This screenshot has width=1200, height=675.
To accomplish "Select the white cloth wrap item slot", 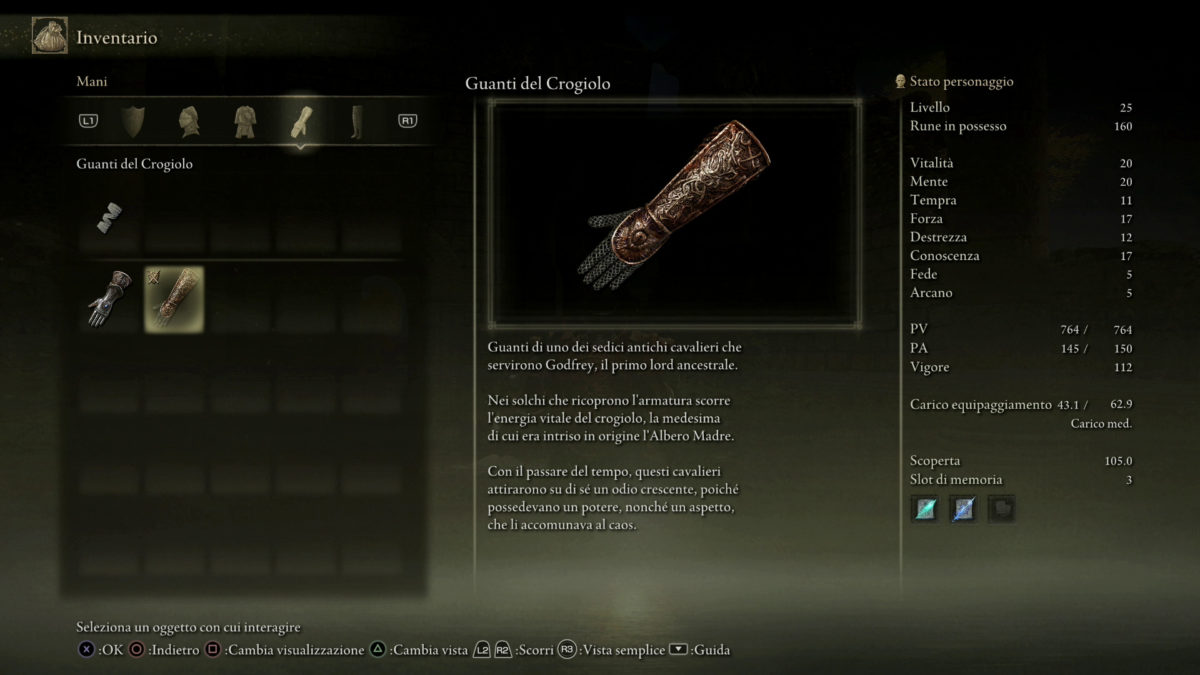I will point(110,217).
